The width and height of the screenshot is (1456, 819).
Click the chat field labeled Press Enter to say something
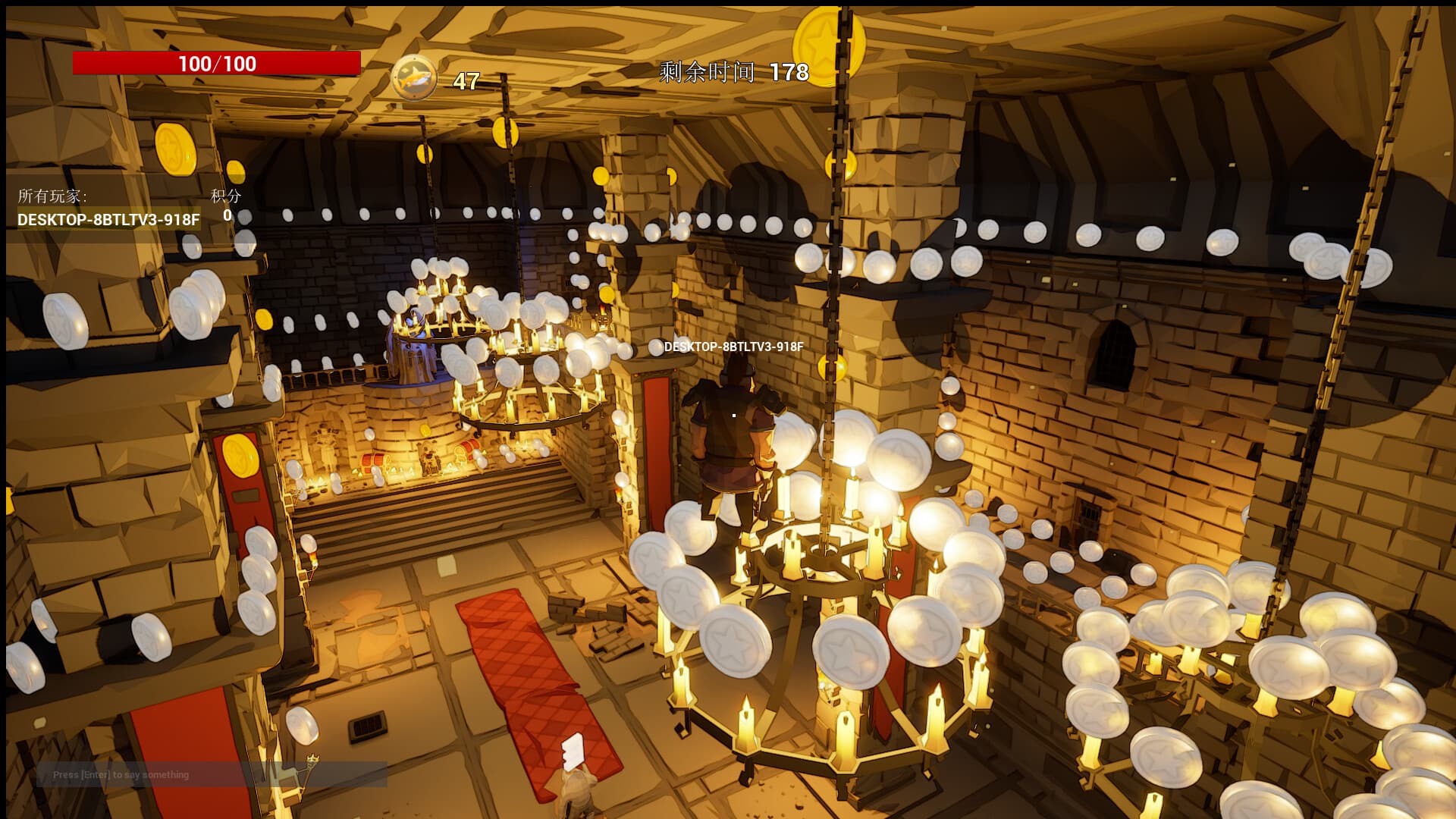pos(121,775)
